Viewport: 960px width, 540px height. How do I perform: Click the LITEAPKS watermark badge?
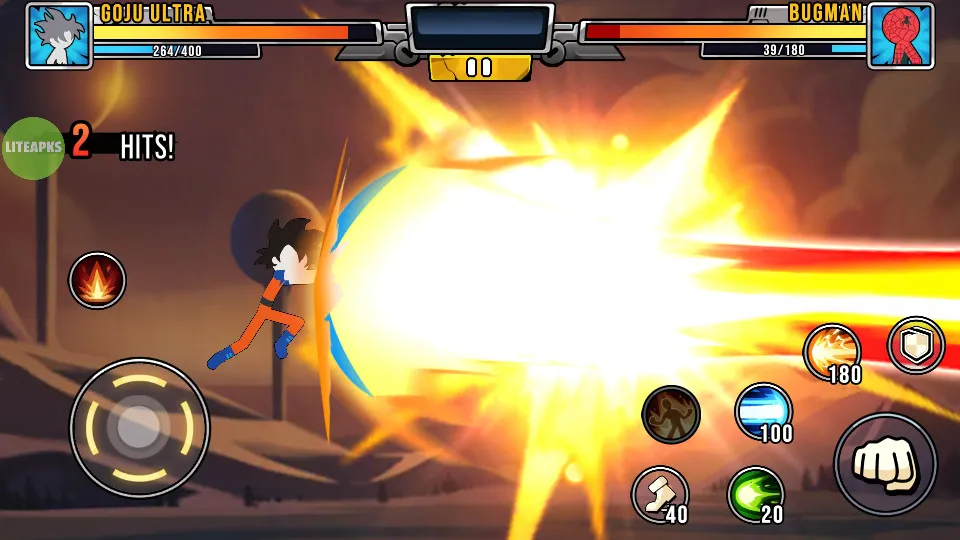(x=35, y=148)
